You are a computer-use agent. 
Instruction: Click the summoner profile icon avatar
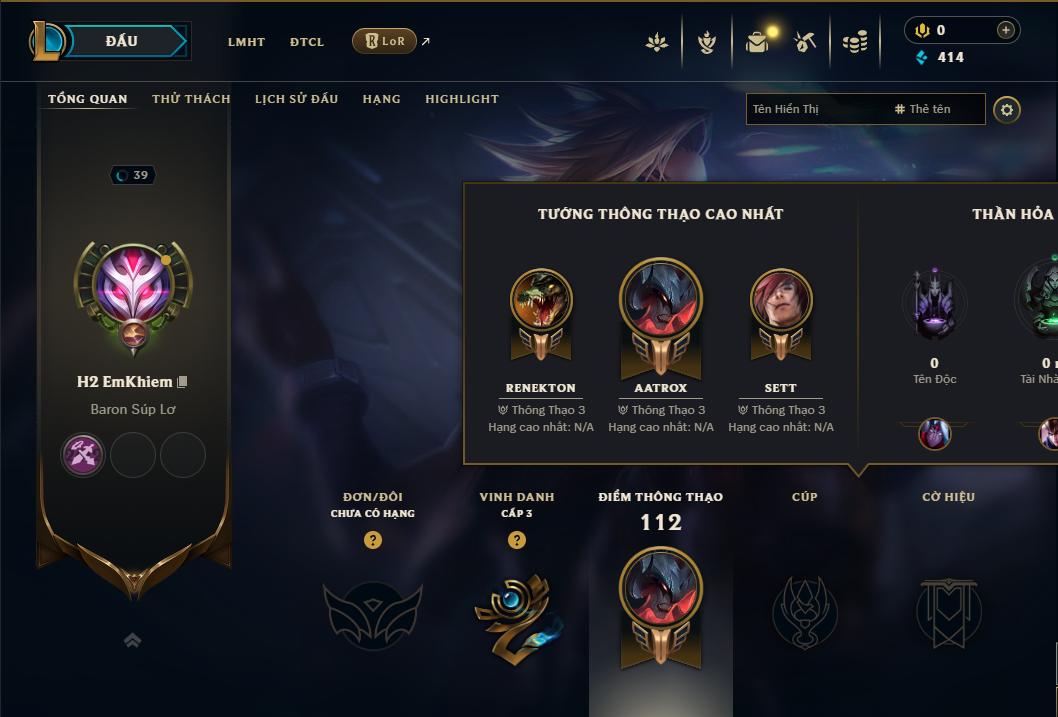tap(133, 287)
